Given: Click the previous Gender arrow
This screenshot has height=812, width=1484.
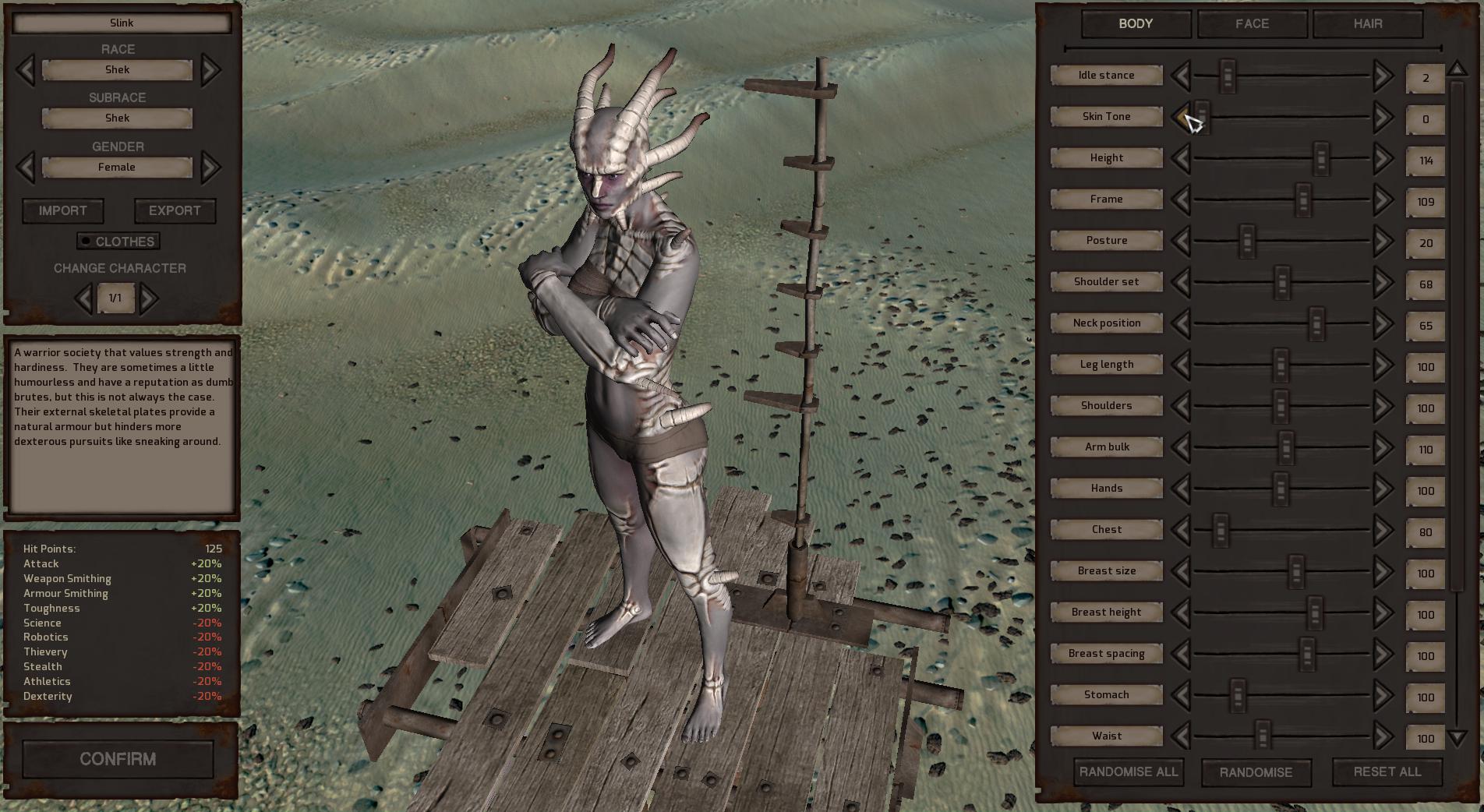Looking at the screenshot, I should [25, 167].
